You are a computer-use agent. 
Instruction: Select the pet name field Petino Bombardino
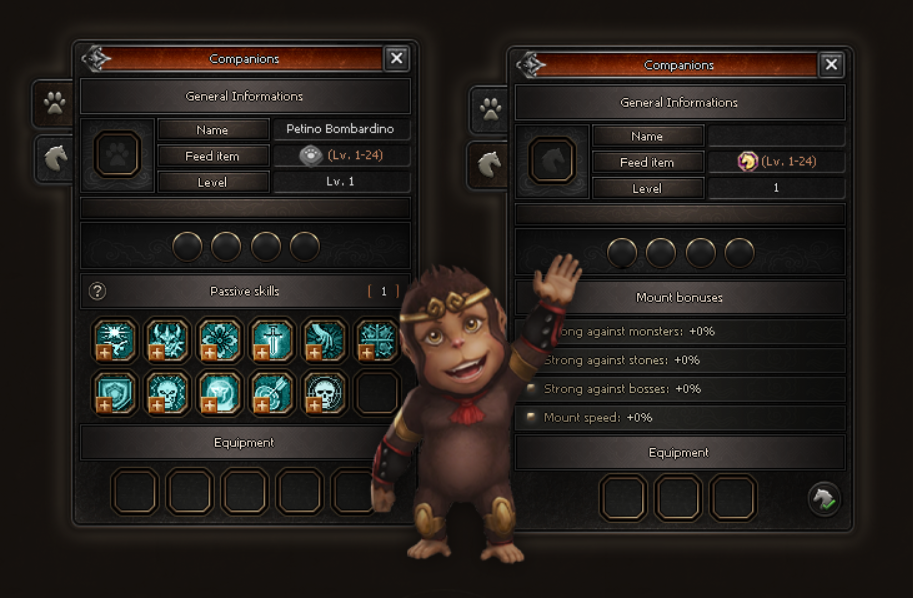point(340,129)
